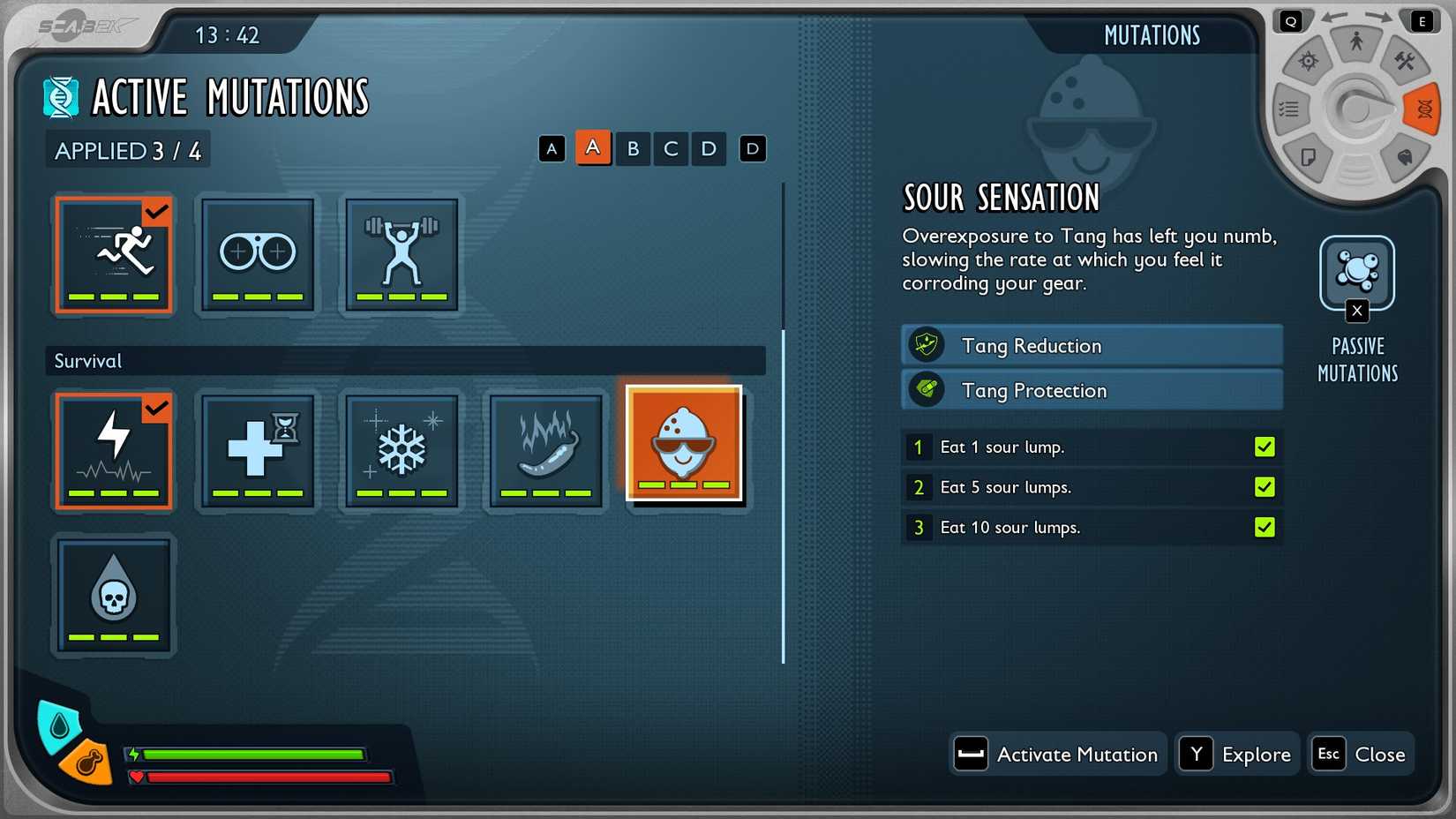This screenshot has width=1456, height=819.
Task: Toggle the 'Eat 5 sour lumps' checkmark
Action: point(1265,487)
